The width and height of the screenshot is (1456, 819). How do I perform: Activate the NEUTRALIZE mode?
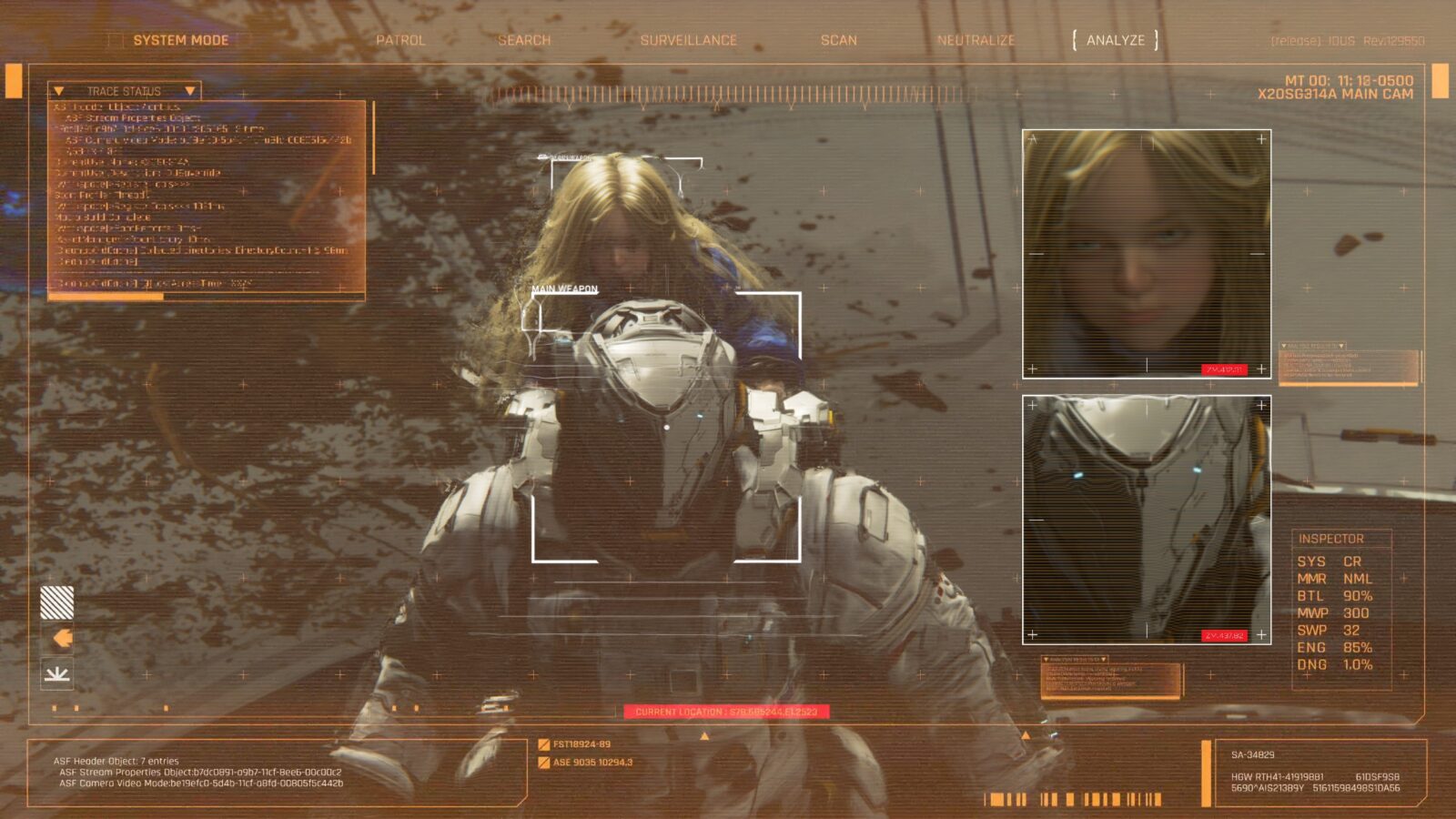click(x=976, y=40)
